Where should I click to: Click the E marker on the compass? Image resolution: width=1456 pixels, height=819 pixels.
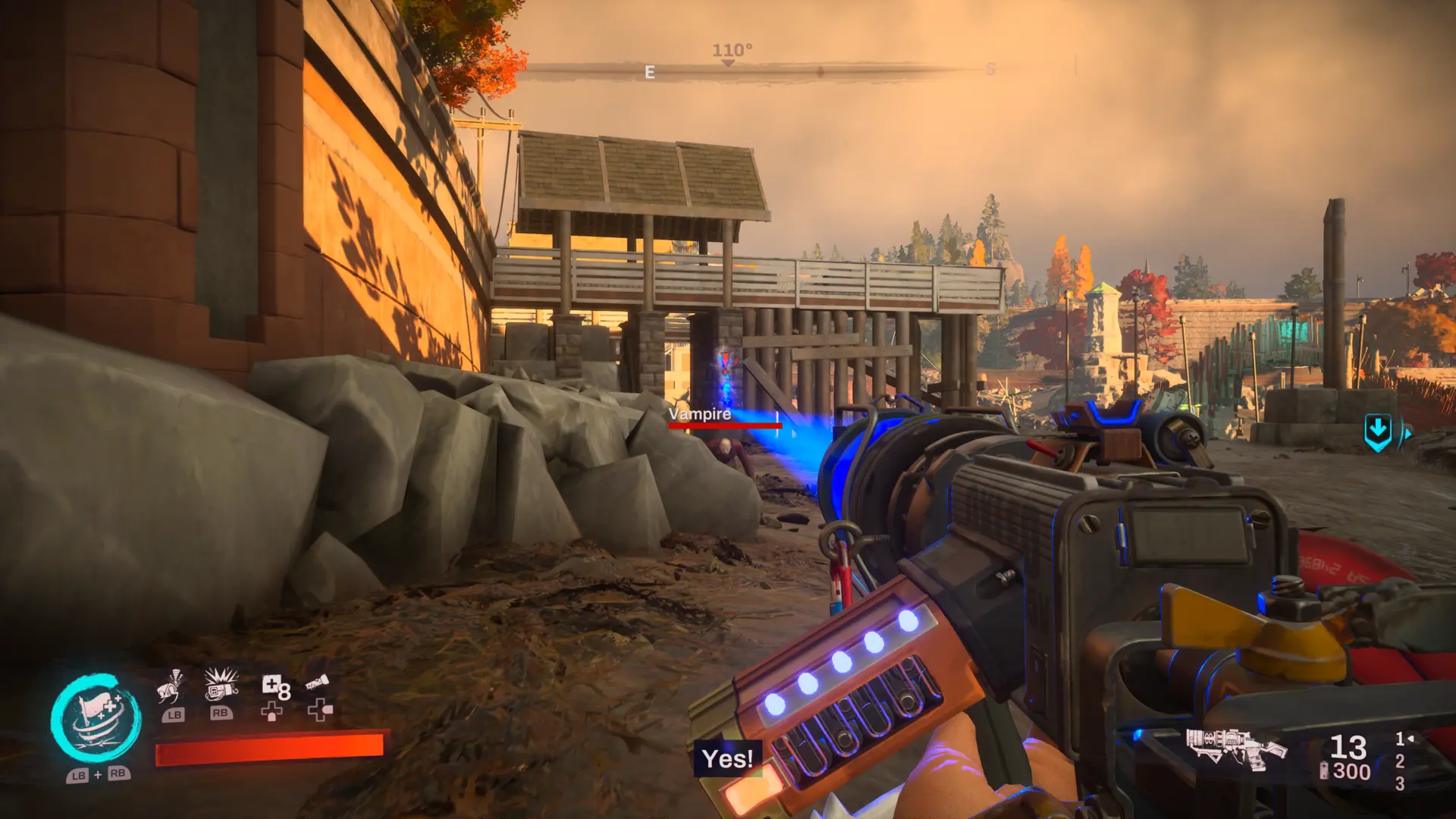point(649,72)
